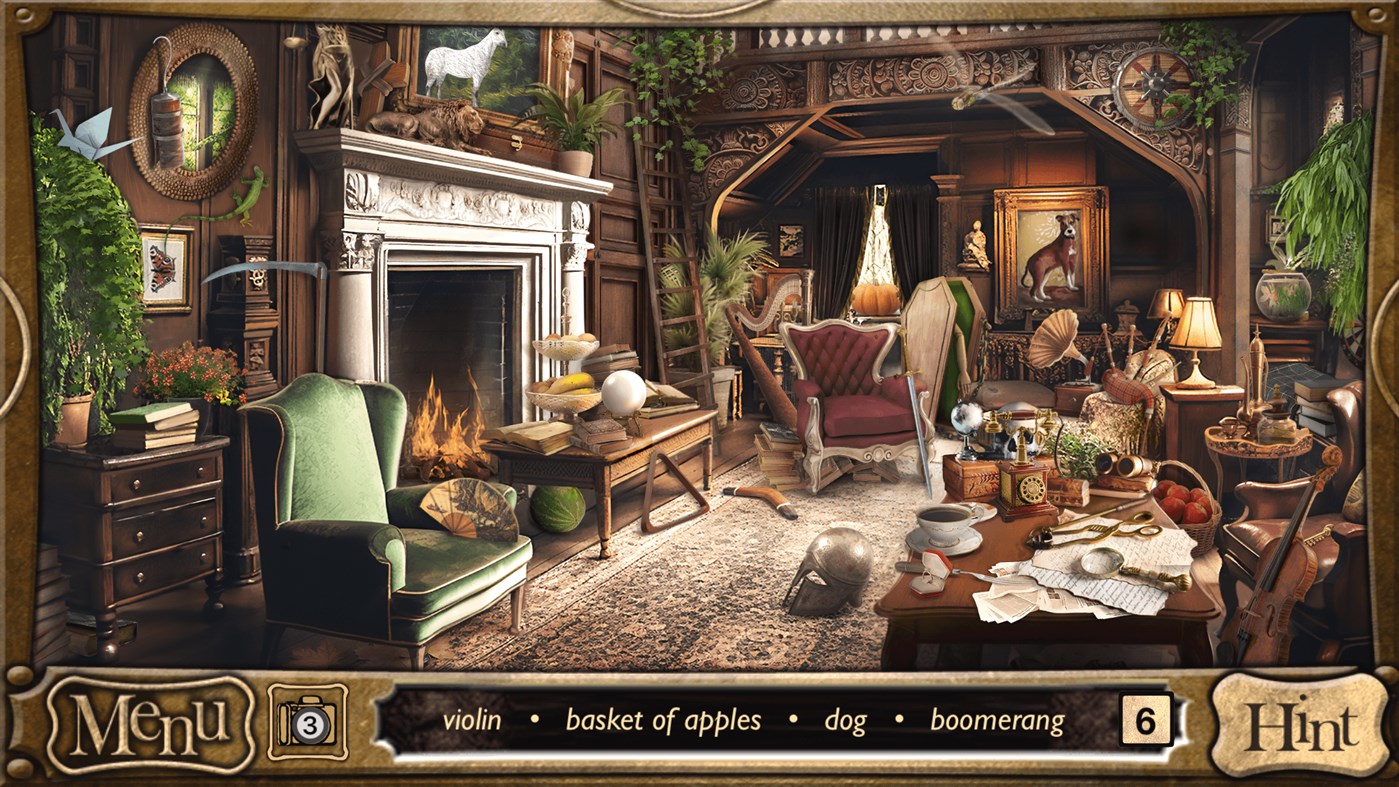Click "dog" in the objects list
This screenshot has height=787, width=1399.
coord(845,719)
